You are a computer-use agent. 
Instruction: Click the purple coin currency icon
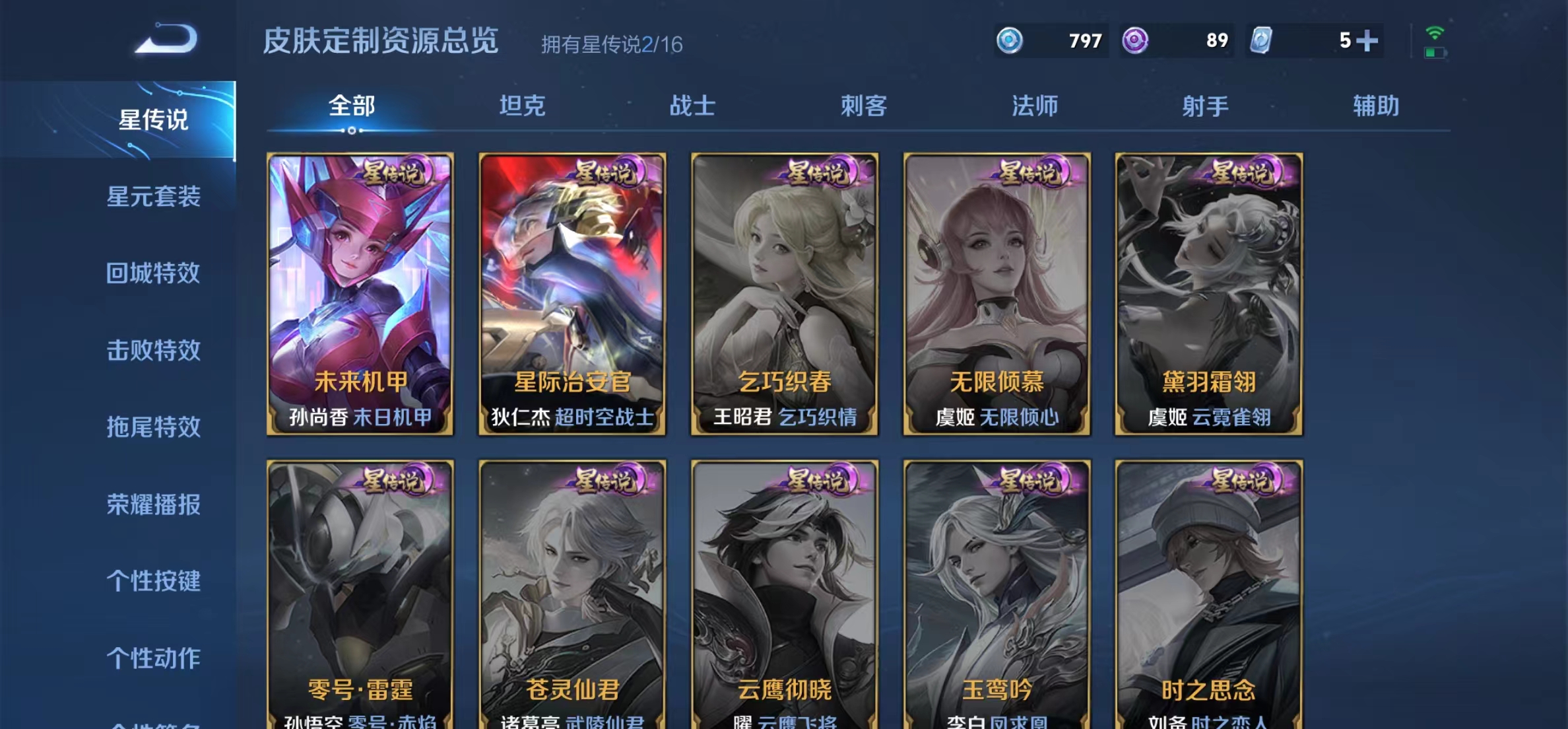point(1133,40)
